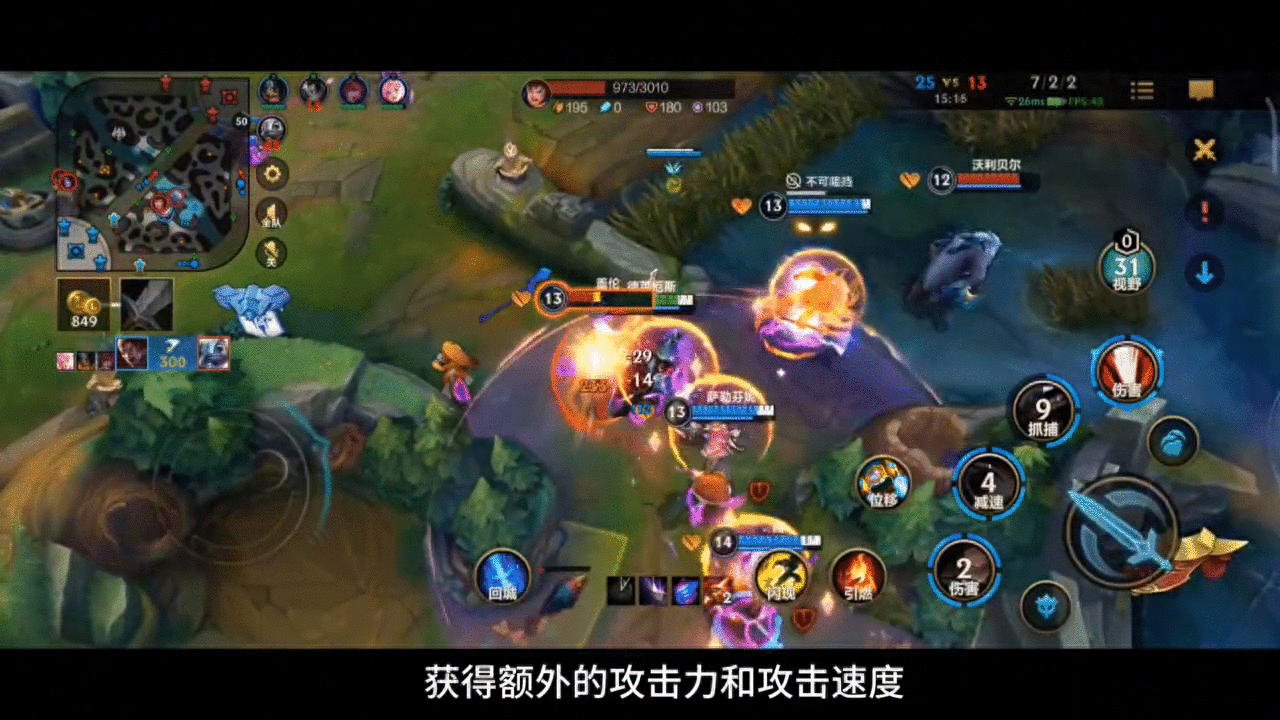Tap the Recall (回城) button
The image size is (1280, 720).
(500, 578)
